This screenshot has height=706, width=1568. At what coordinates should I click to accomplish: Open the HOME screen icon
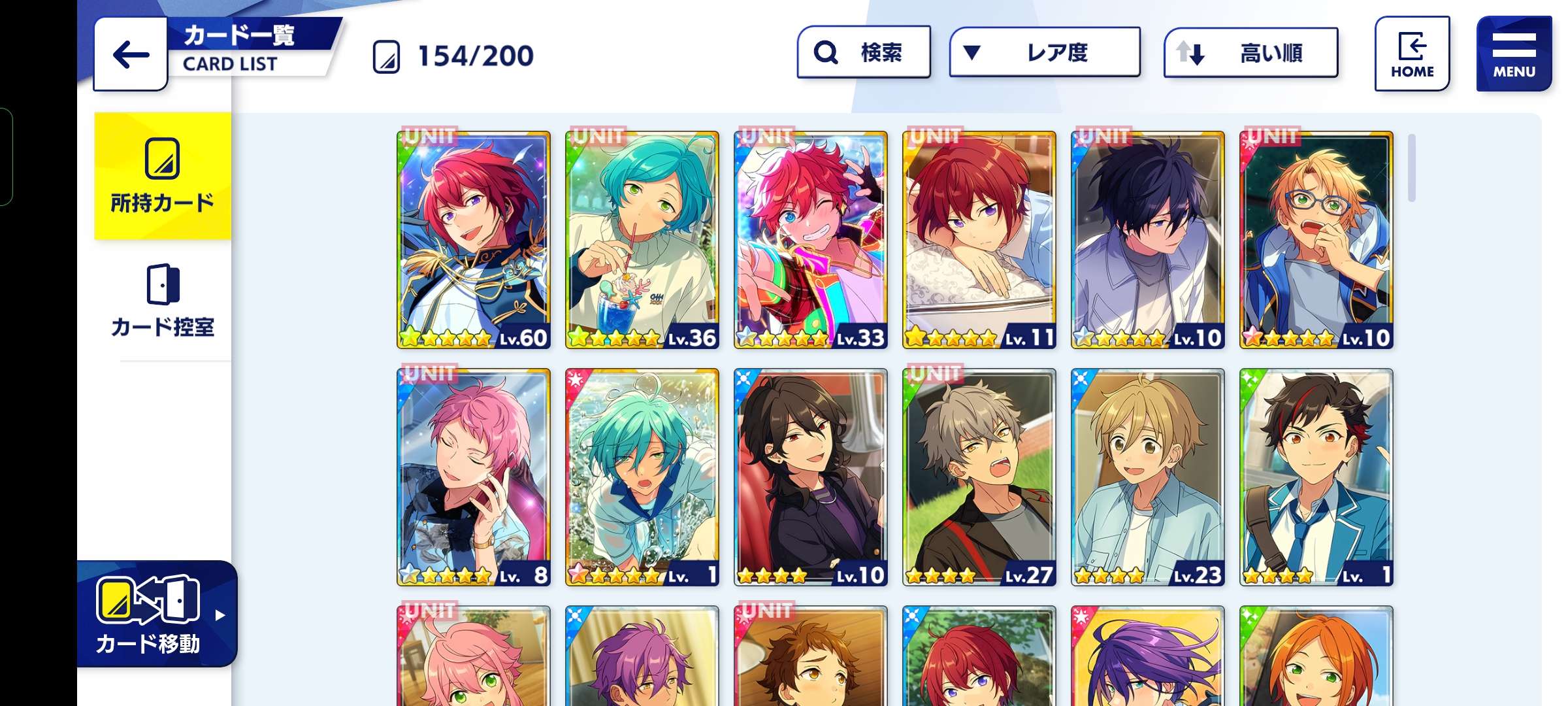tap(1413, 52)
